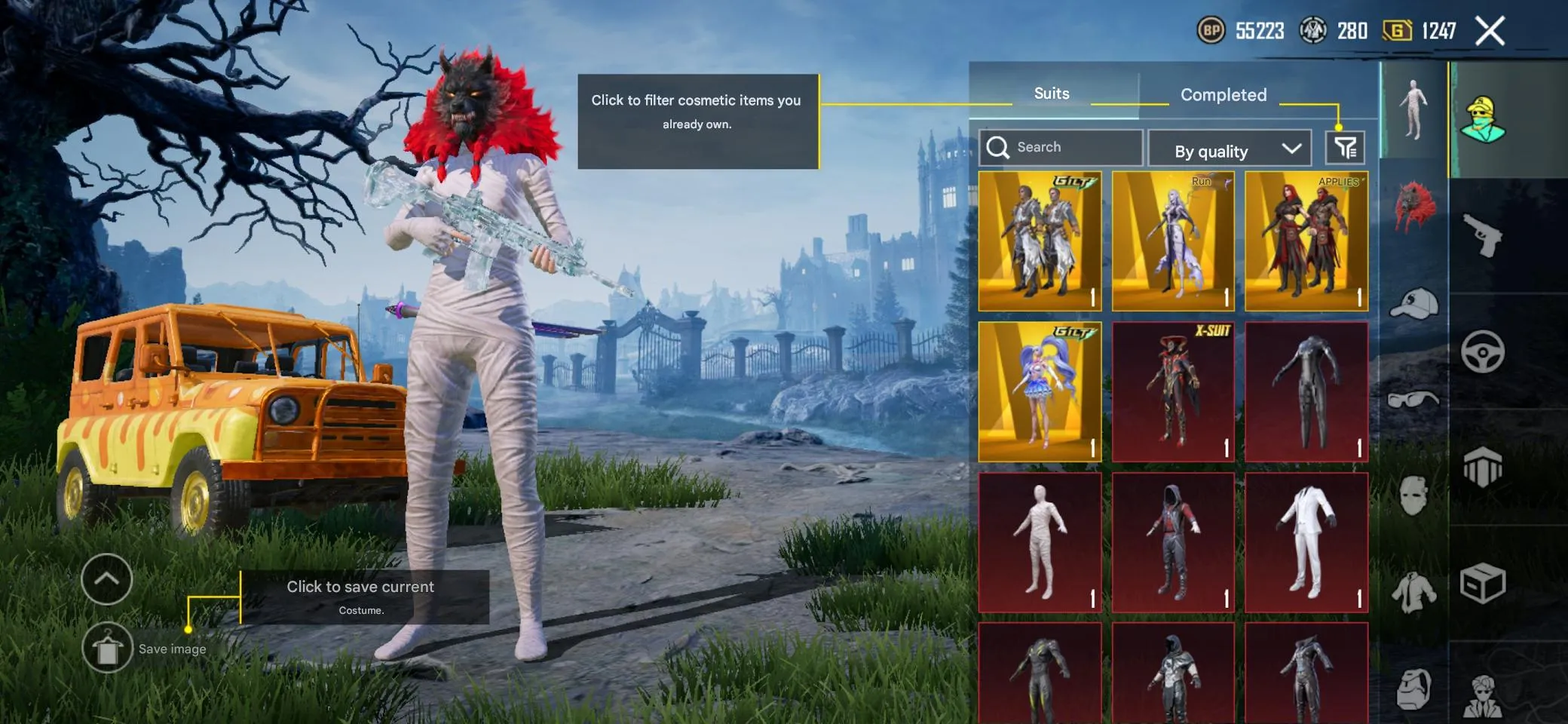
Task: Click the search magnifier icon
Action: (1000, 147)
